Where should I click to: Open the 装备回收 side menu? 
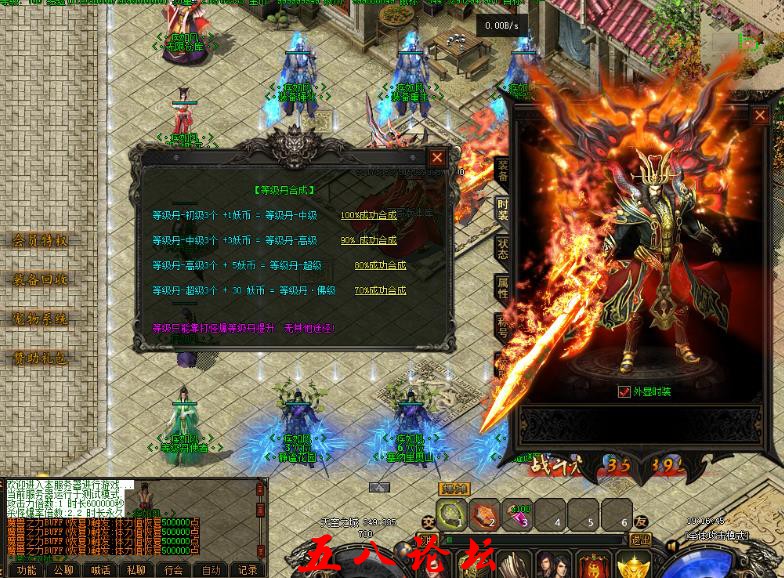coord(40,279)
